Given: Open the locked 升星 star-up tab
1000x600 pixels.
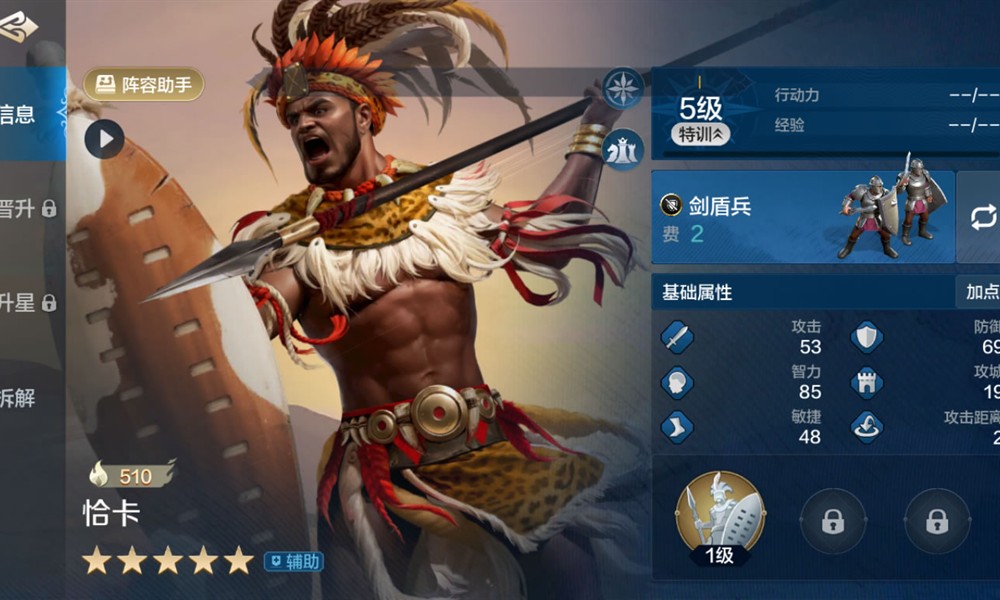Looking at the screenshot, I should pos(28,303).
